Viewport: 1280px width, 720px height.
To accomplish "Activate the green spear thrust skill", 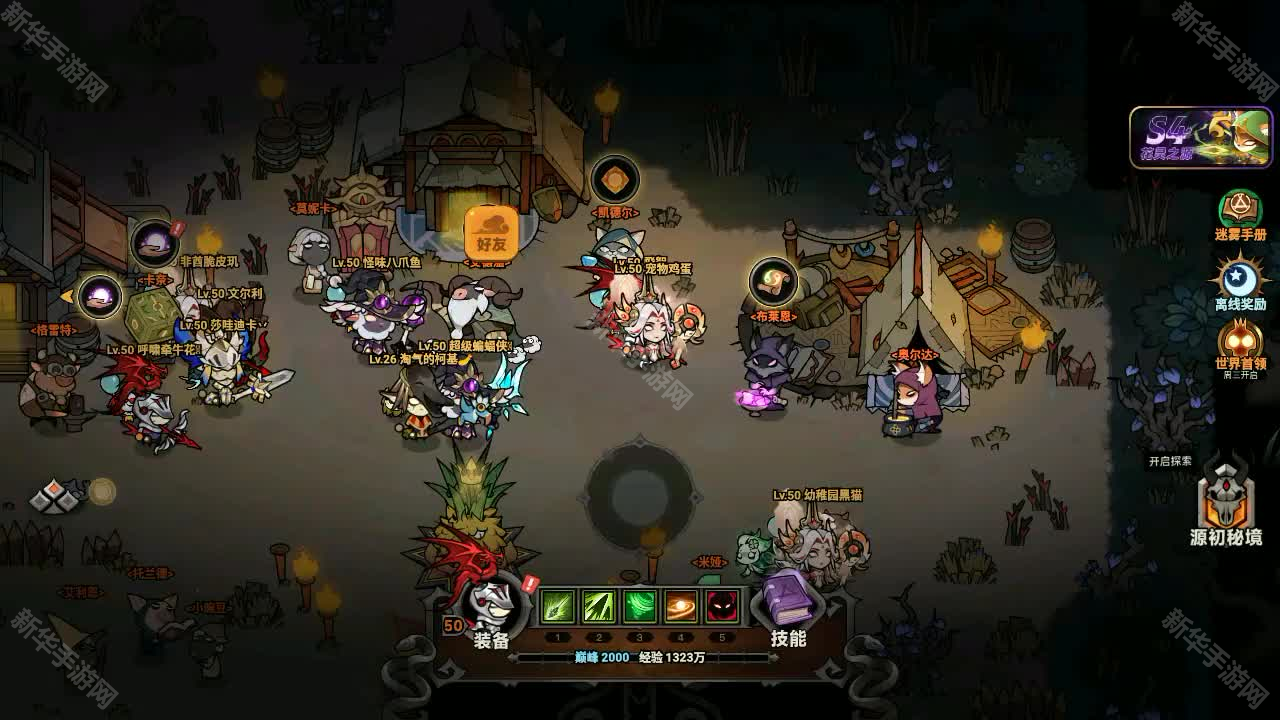I will click(557, 606).
